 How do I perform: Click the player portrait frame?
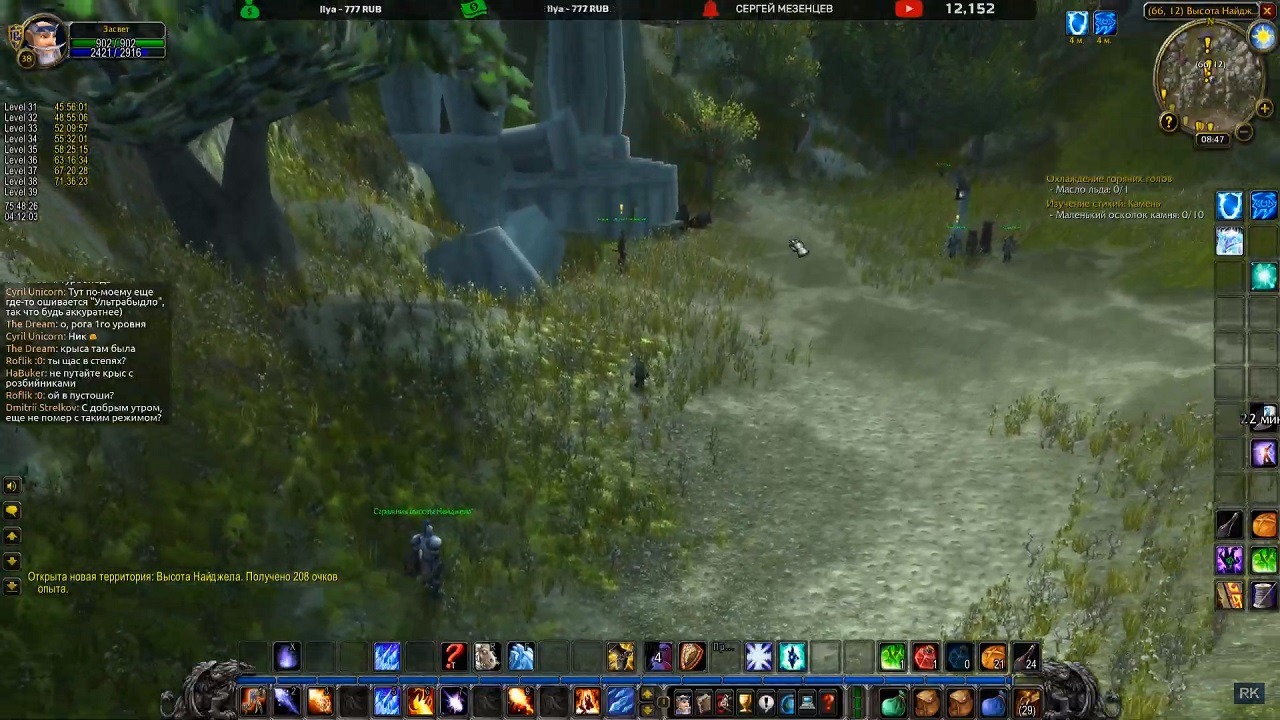43,38
